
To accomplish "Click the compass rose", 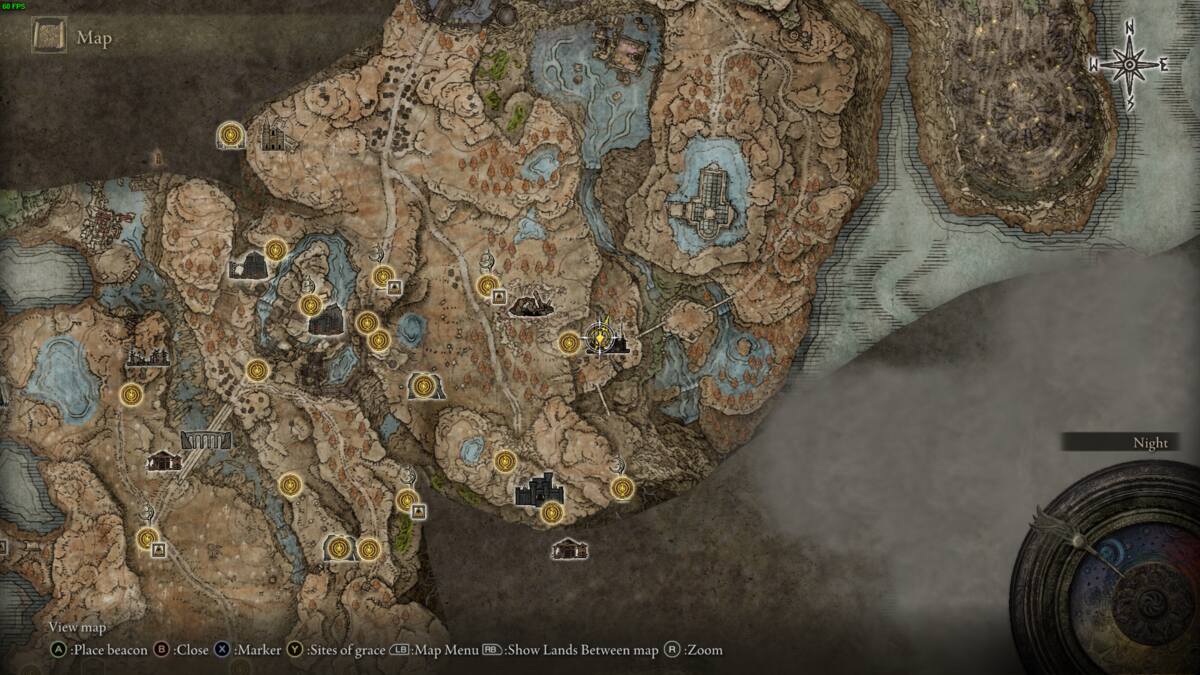I will [x=1129, y=65].
